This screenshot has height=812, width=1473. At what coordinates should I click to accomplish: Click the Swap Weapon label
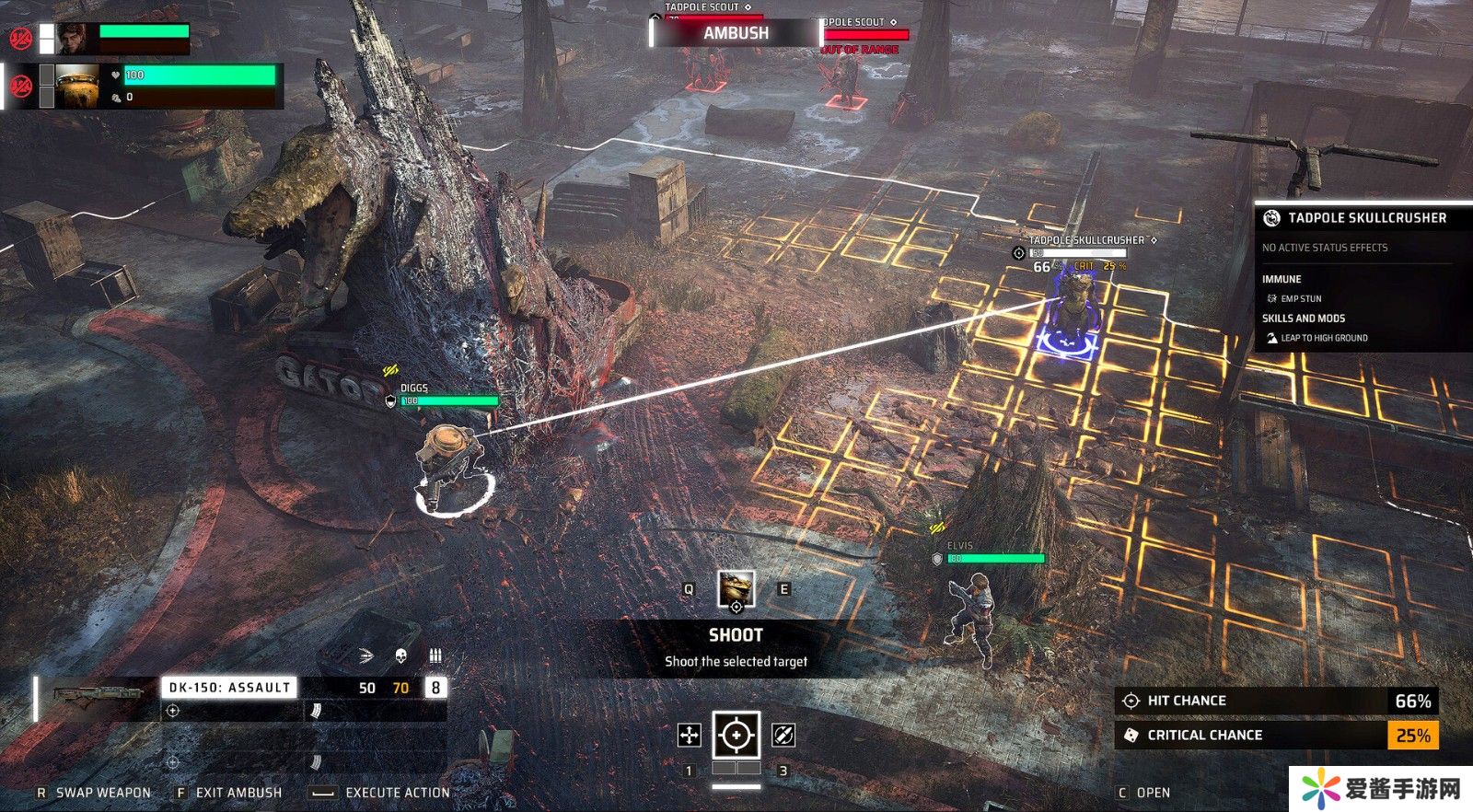coord(103,793)
